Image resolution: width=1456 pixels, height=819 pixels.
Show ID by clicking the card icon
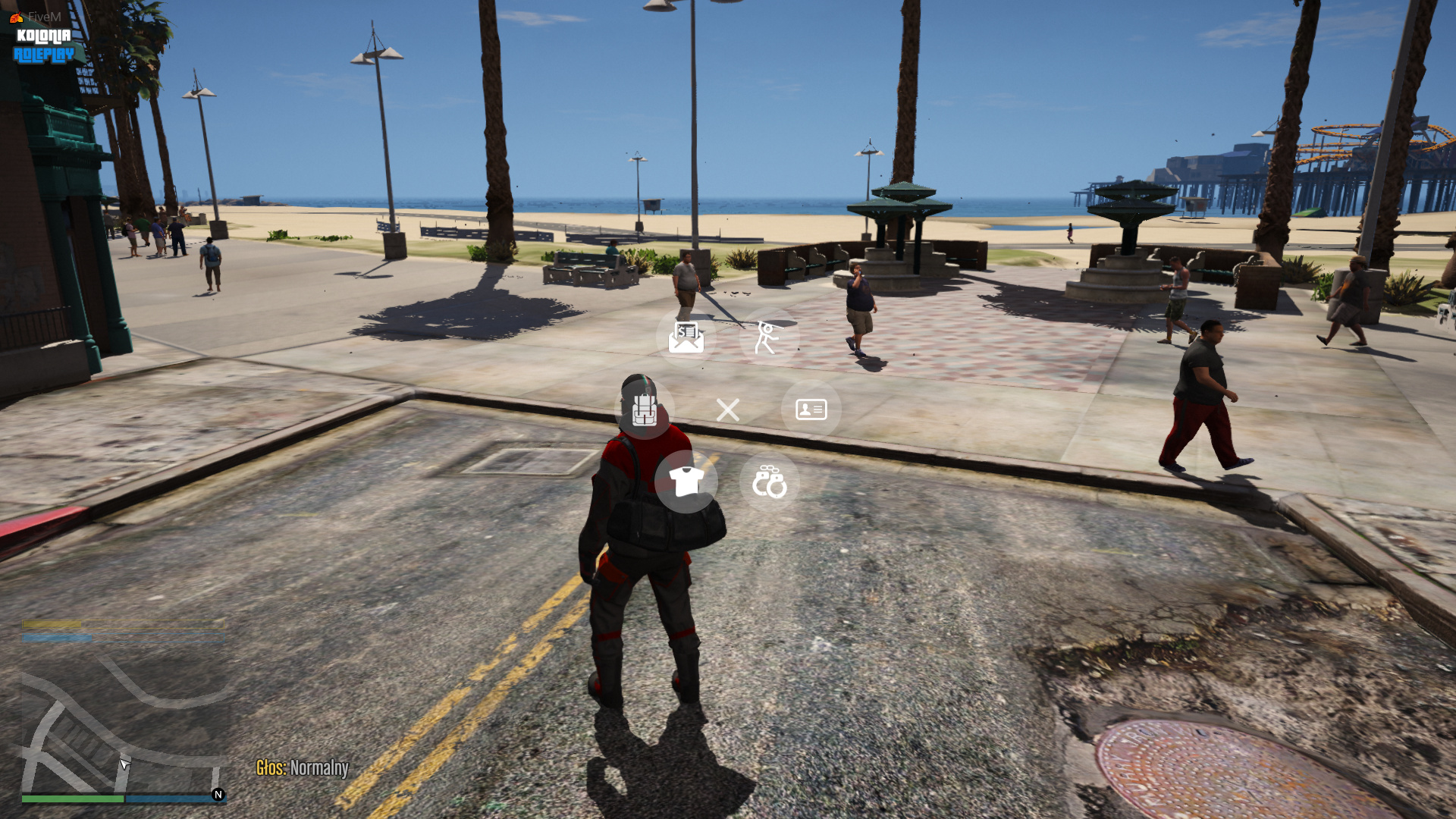point(811,409)
